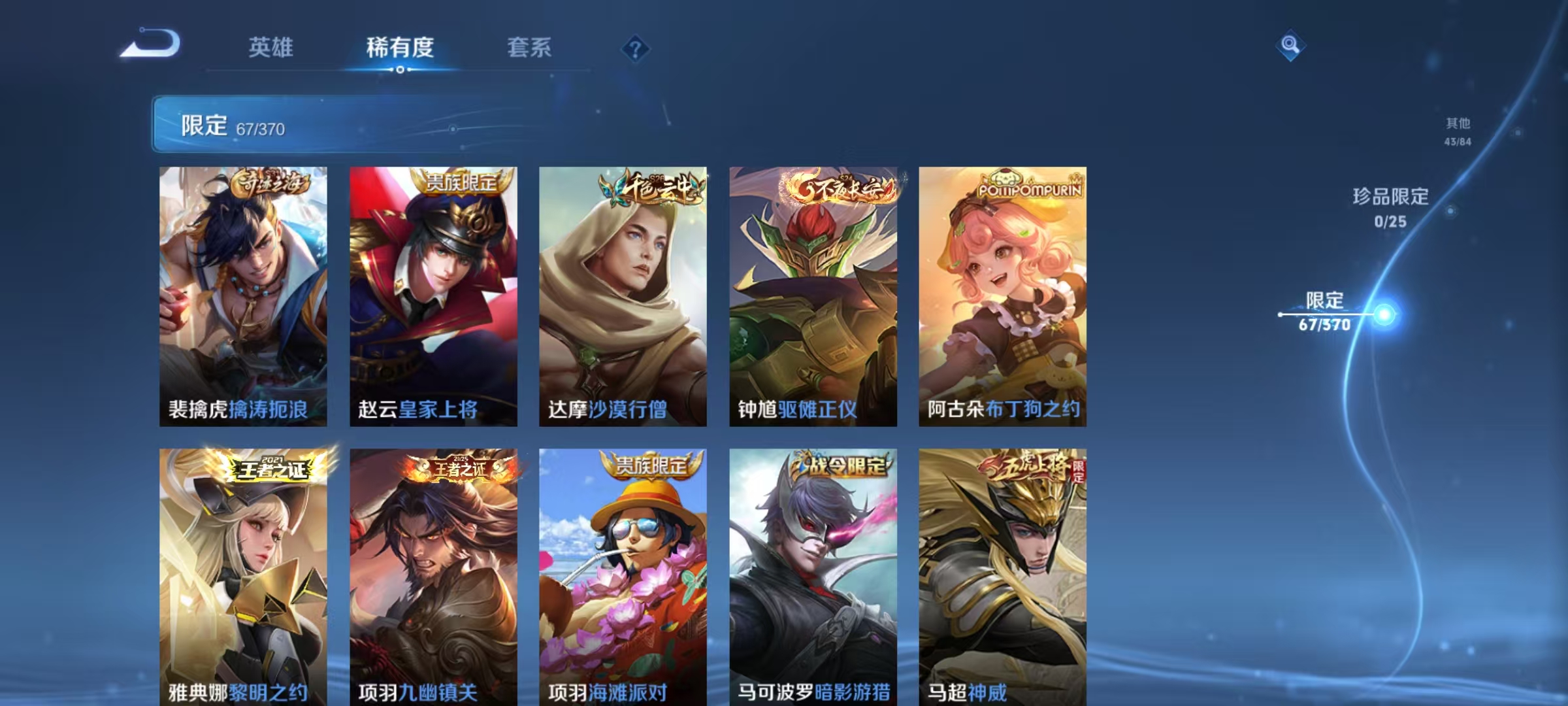1568x706 pixels.
Task: Open the 钟馗驱傩正仪 skin card
Action: (x=812, y=294)
